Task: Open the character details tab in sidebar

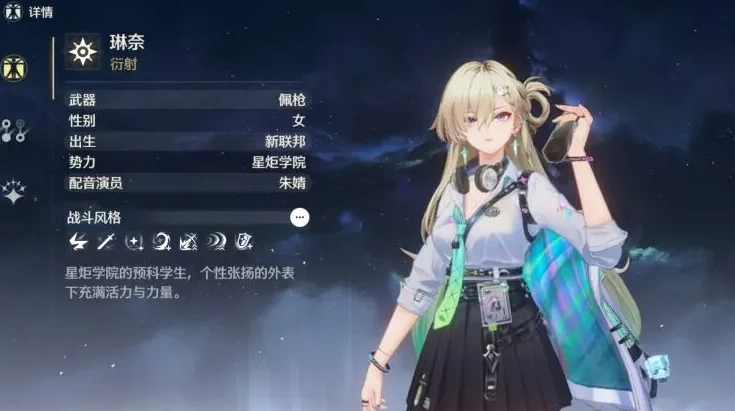Action: click(x=15, y=68)
